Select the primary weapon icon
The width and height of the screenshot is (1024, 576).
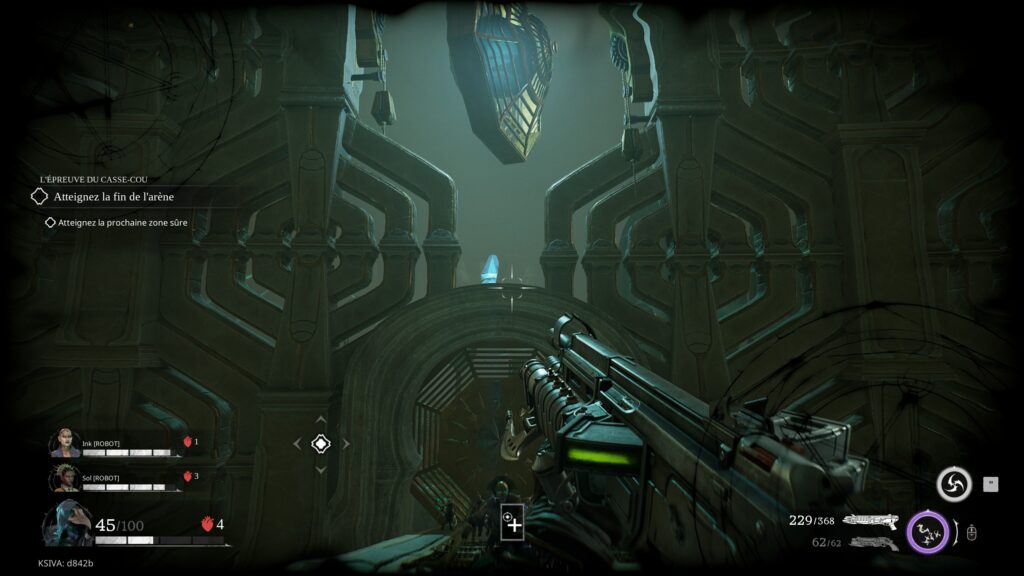869,520
